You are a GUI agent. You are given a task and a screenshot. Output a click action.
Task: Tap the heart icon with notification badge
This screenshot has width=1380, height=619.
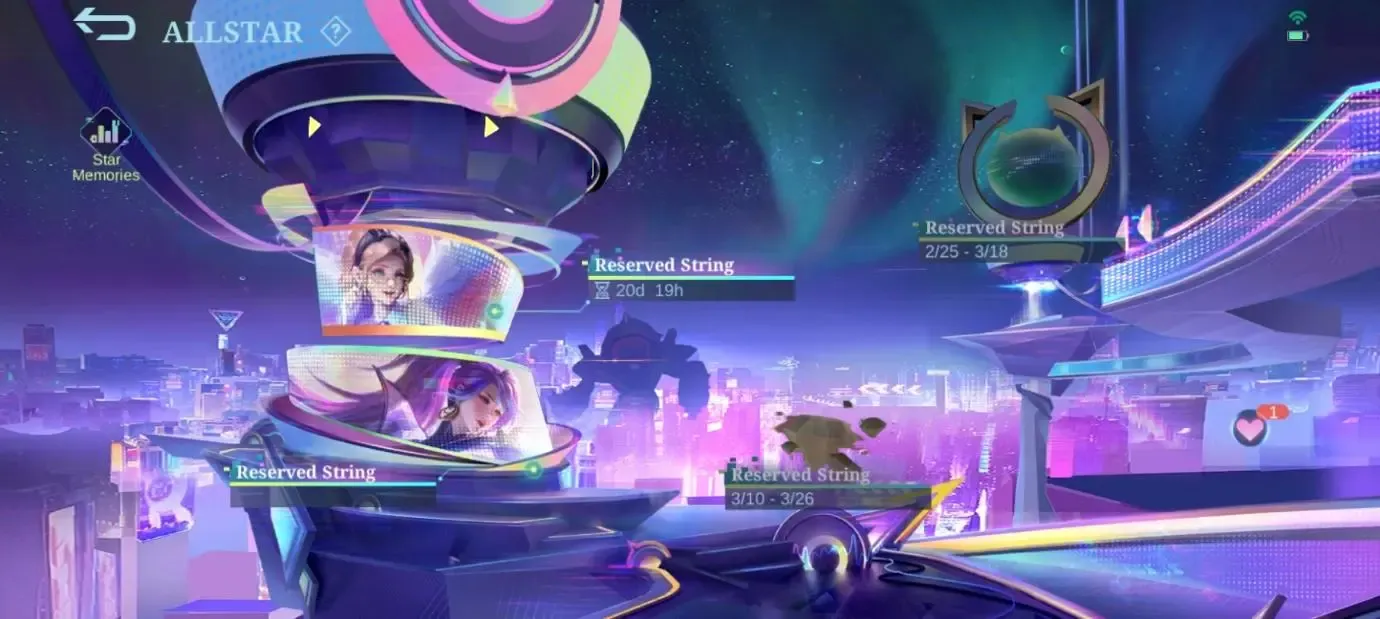[1250, 428]
